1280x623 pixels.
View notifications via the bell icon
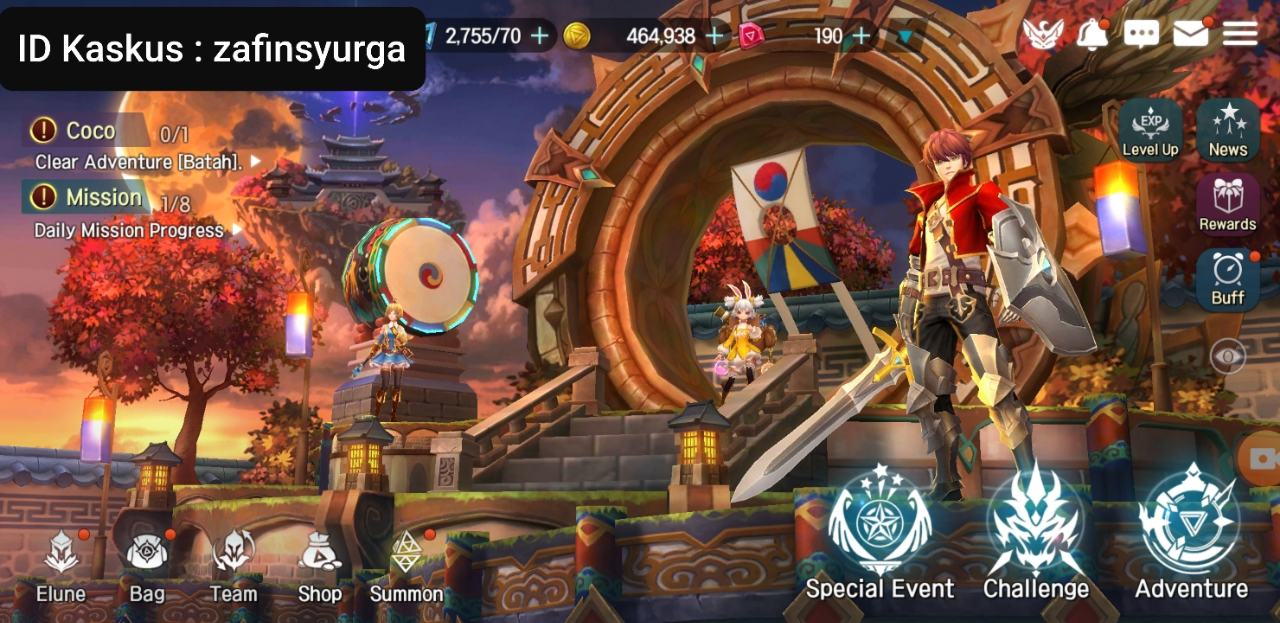[x=1092, y=35]
